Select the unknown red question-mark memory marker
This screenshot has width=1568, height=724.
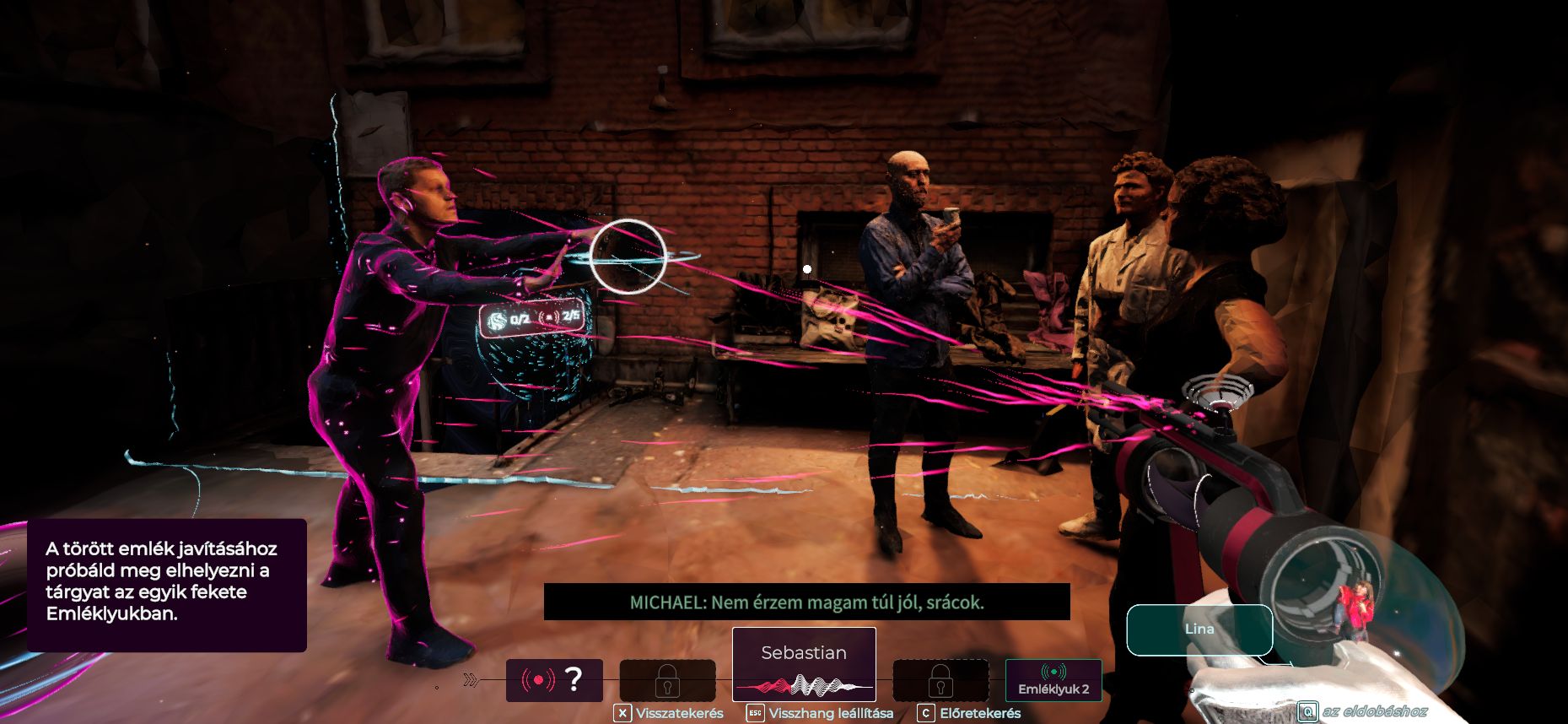(x=554, y=679)
